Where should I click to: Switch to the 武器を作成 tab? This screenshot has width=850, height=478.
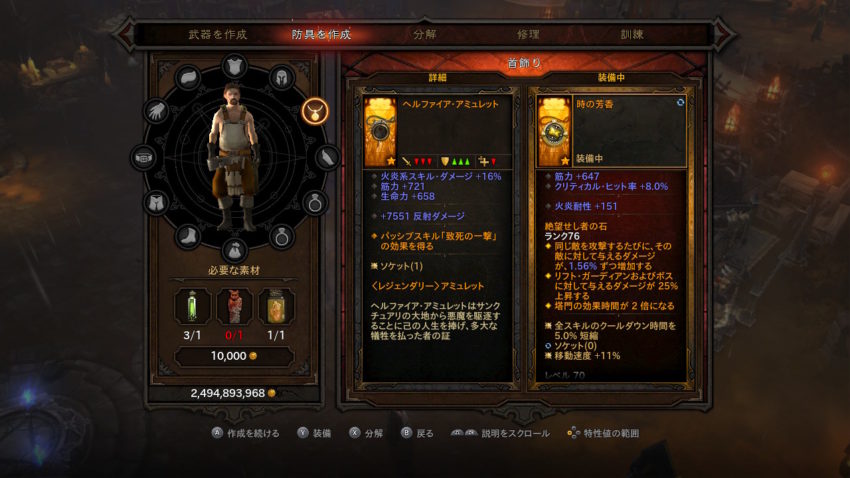(x=217, y=34)
